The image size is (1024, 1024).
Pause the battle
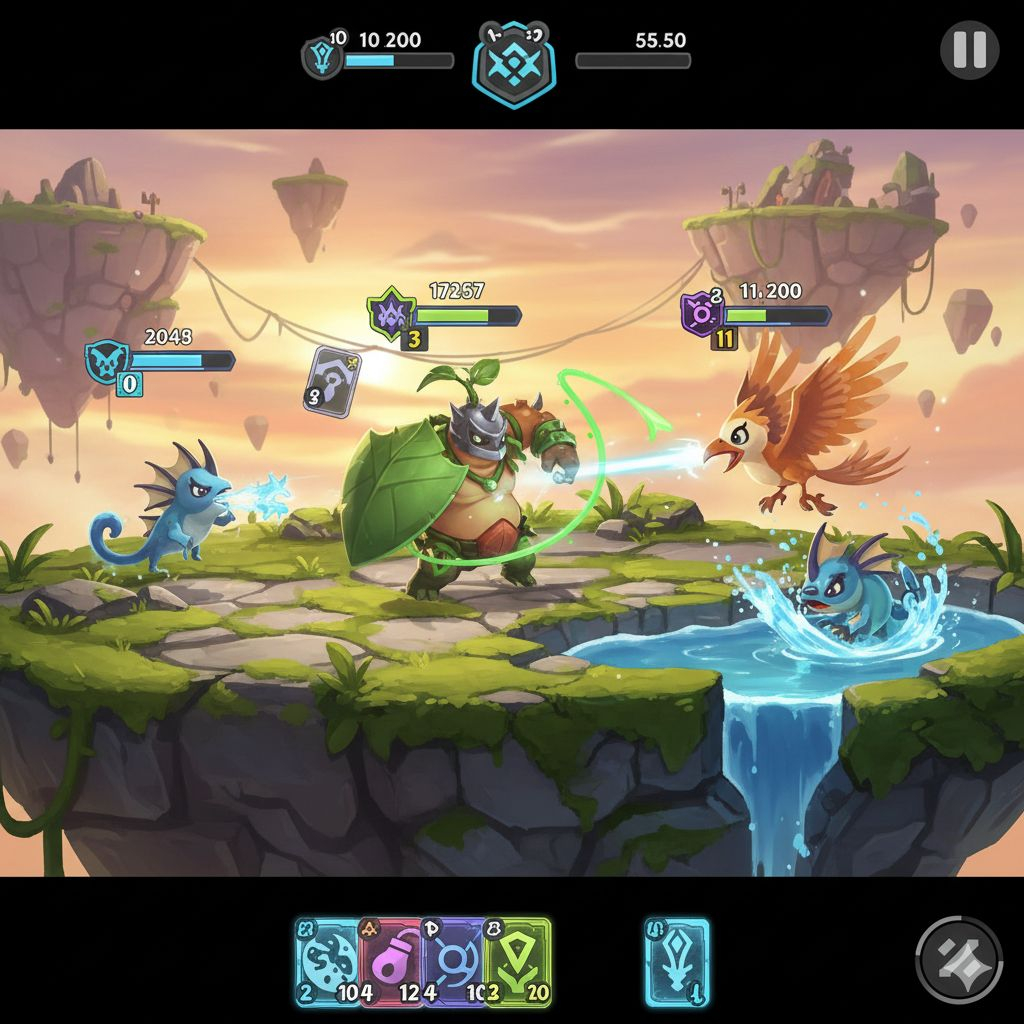[969, 49]
